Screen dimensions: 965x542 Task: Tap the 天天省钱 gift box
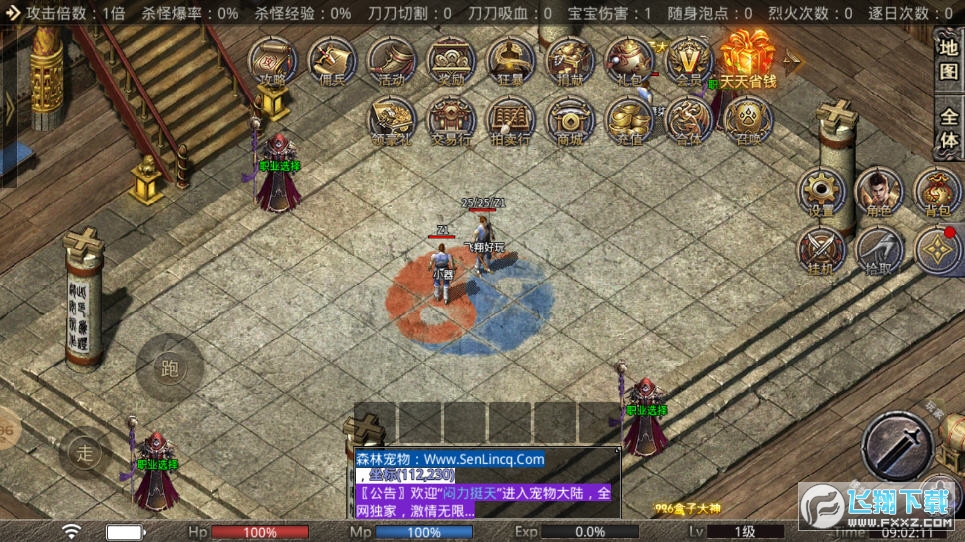[749, 60]
